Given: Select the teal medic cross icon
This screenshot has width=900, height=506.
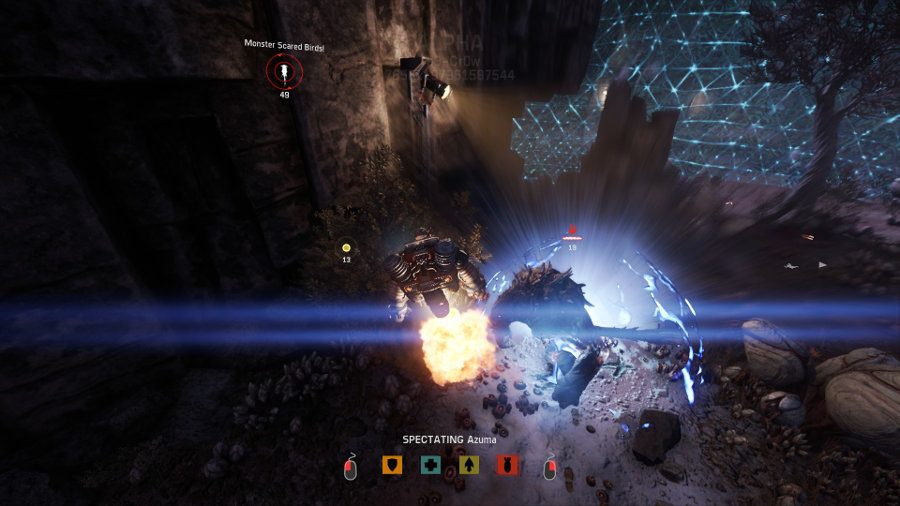Looking at the screenshot, I should point(431,465).
